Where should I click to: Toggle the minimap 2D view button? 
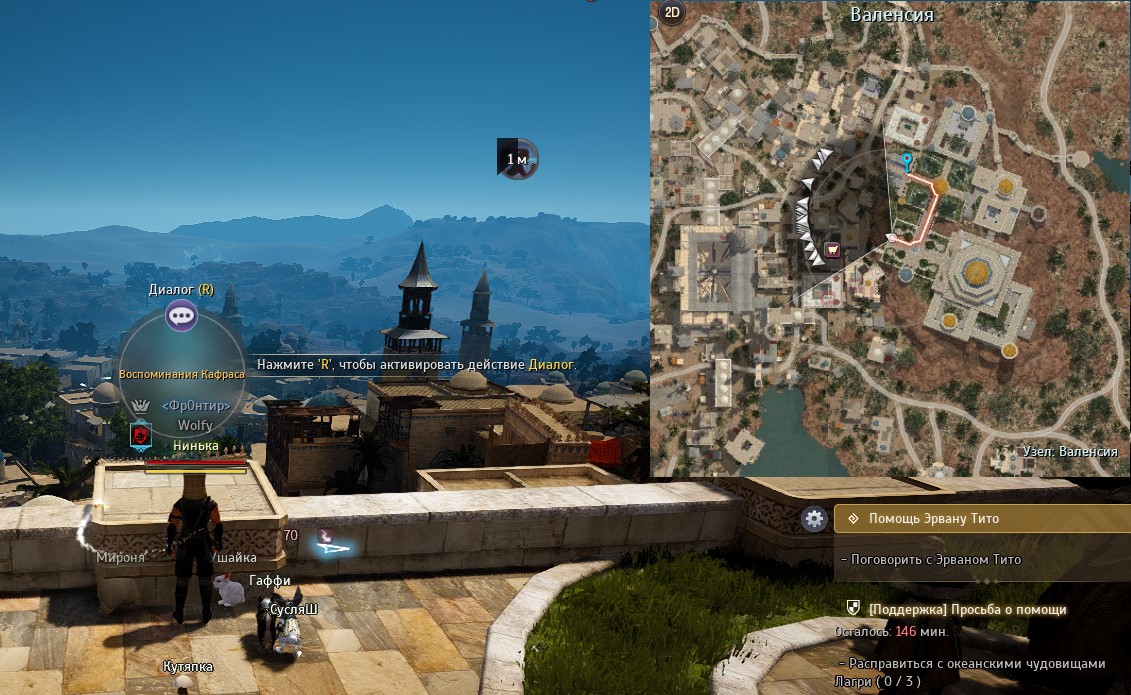(672, 13)
